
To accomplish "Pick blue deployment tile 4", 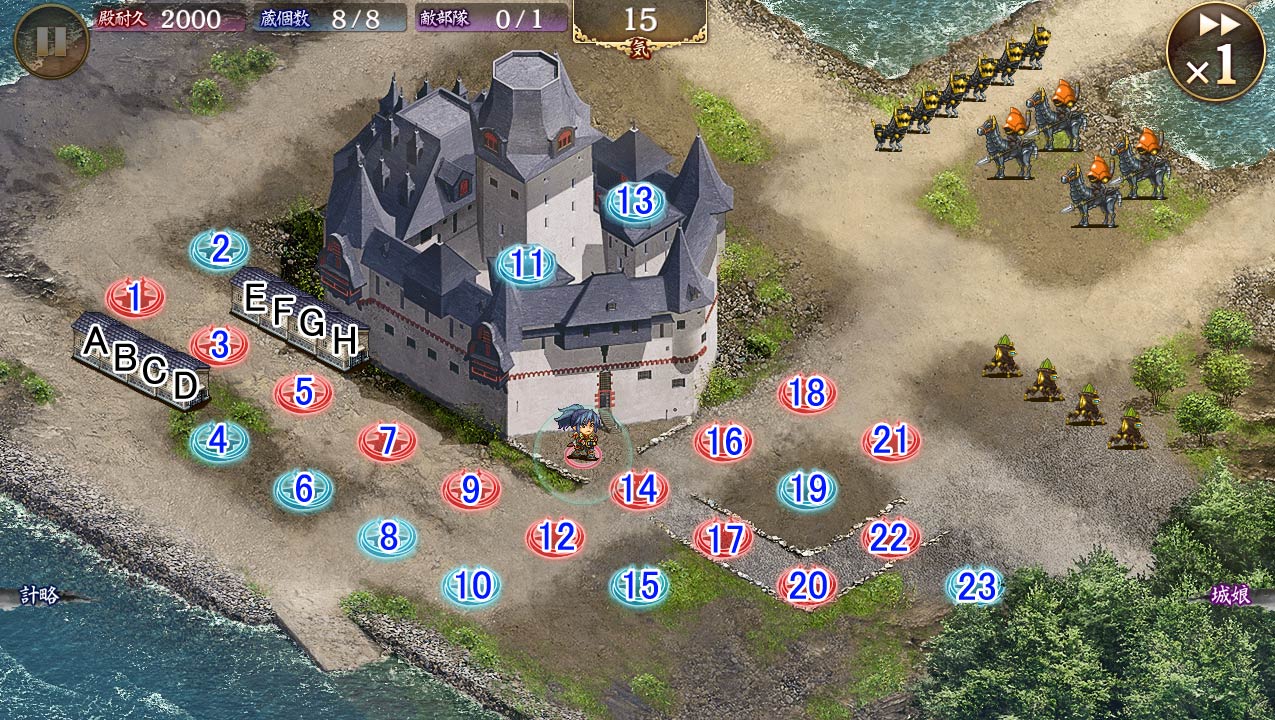I will coord(219,441).
